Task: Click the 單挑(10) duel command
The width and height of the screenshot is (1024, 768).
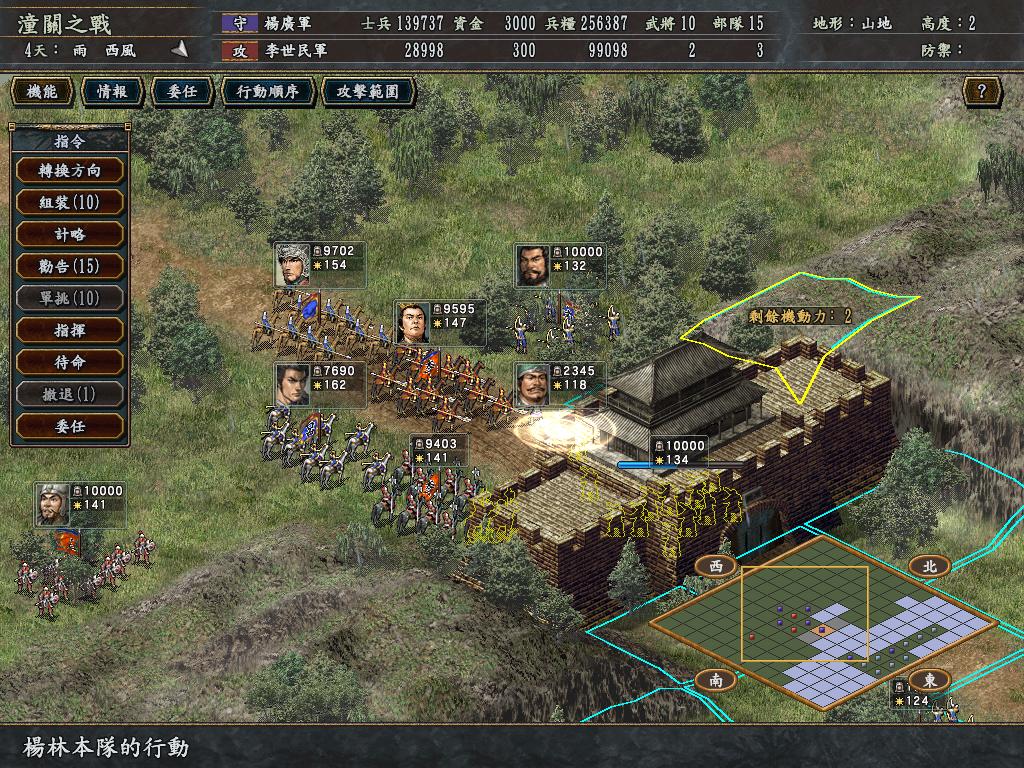Action: click(69, 298)
